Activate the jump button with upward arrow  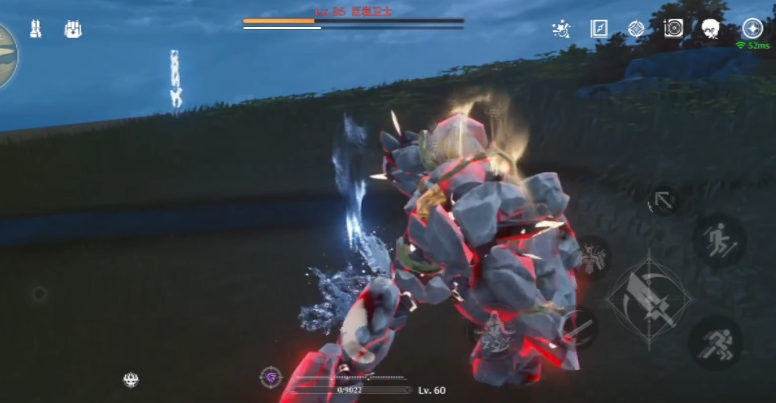pyautogui.click(x=717, y=240)
